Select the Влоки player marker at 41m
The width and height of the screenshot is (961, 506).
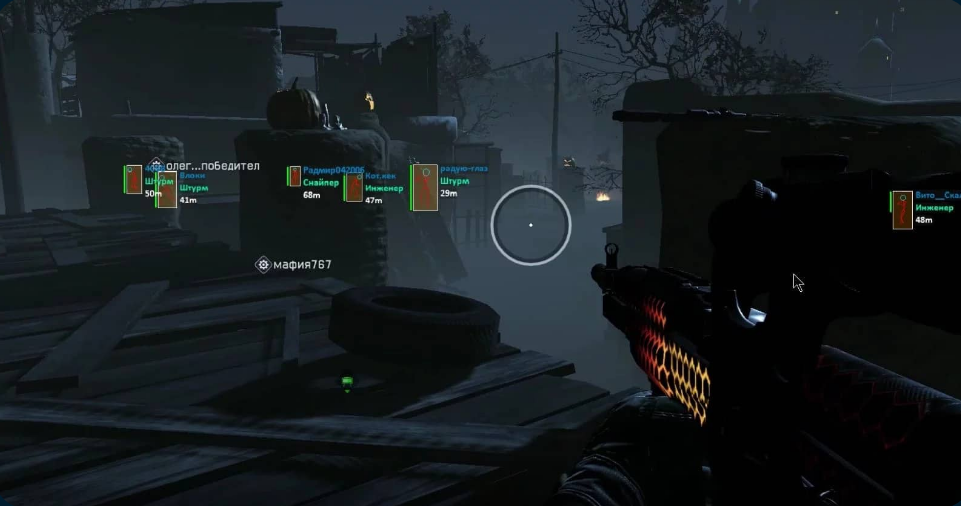(167, 189)
